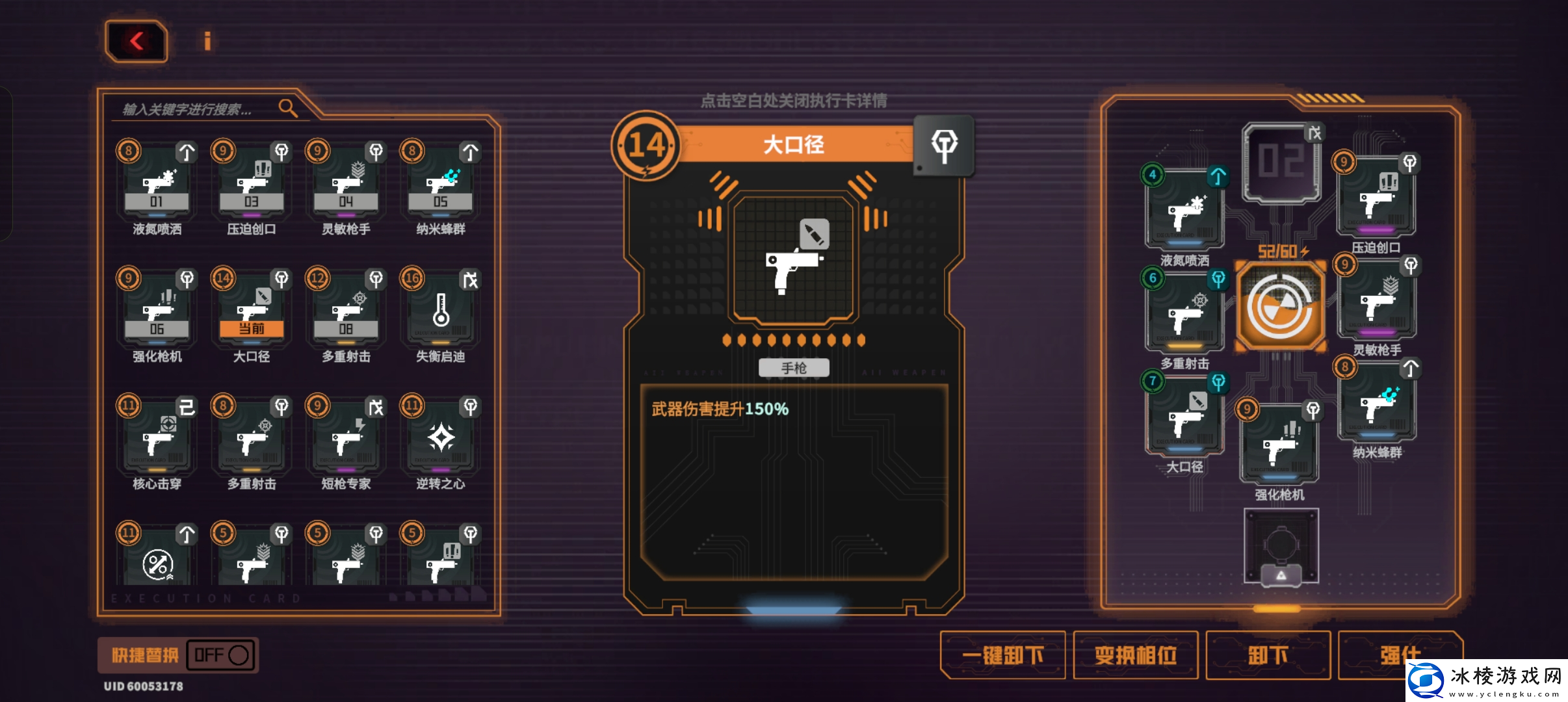
Task: Click the polarity symbol on the 大口径 detail card
Action: (x=944, y=146)
